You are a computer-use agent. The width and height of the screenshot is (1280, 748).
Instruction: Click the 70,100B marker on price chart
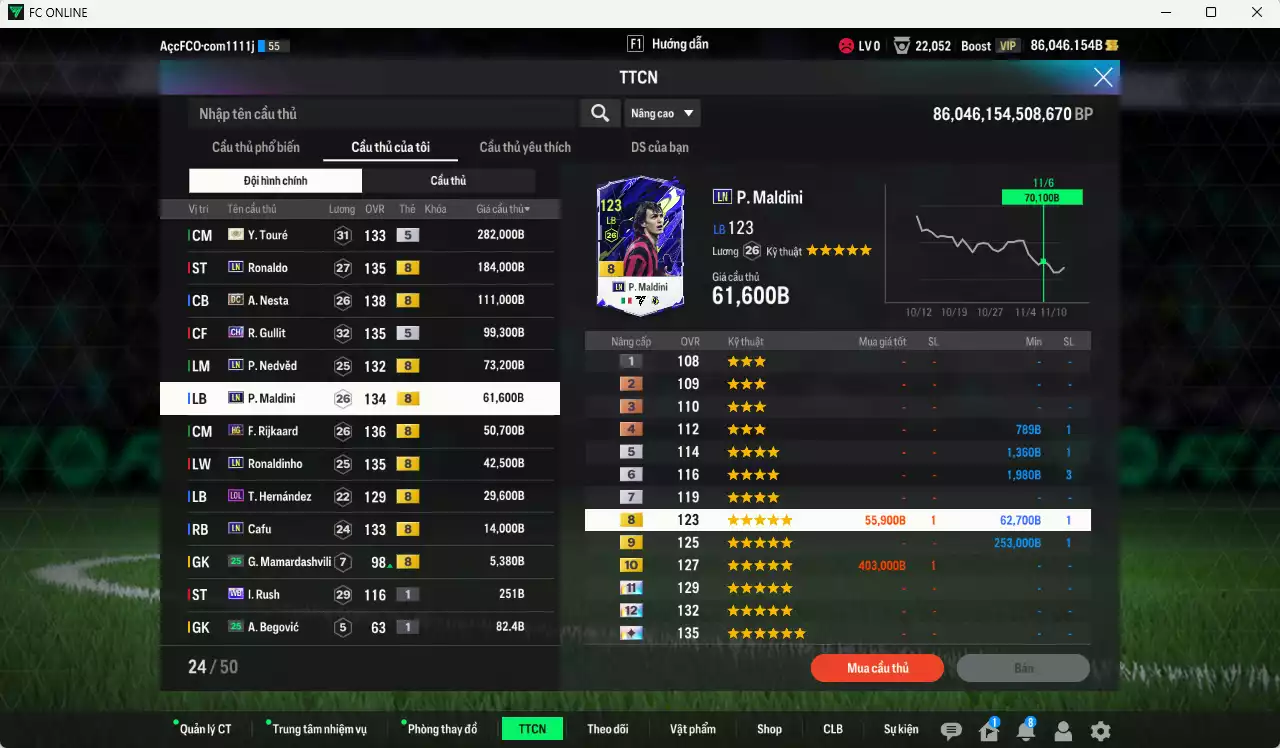(1042, 196)
